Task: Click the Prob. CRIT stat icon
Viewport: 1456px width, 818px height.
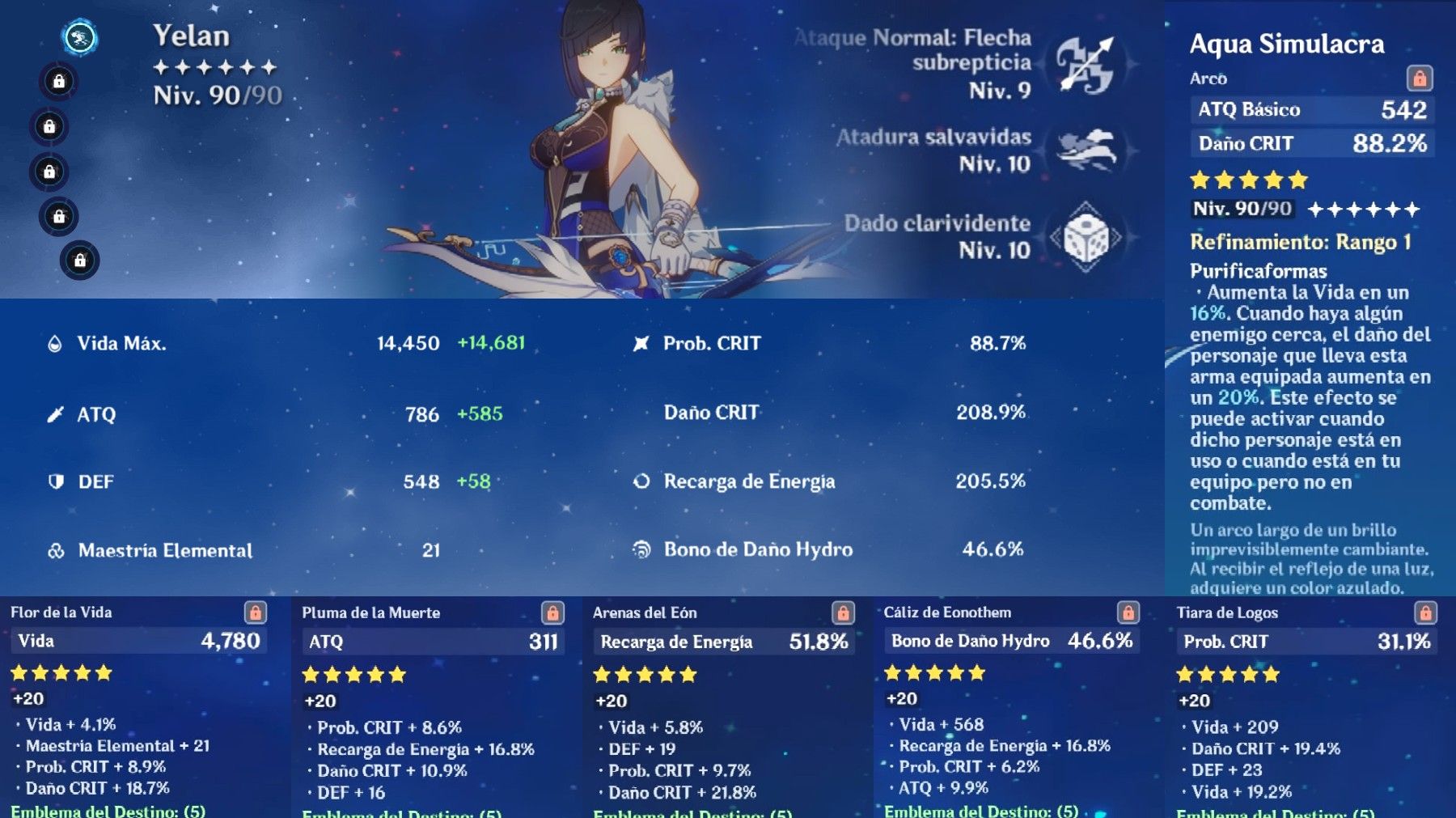Action: (x=639, y=343)
